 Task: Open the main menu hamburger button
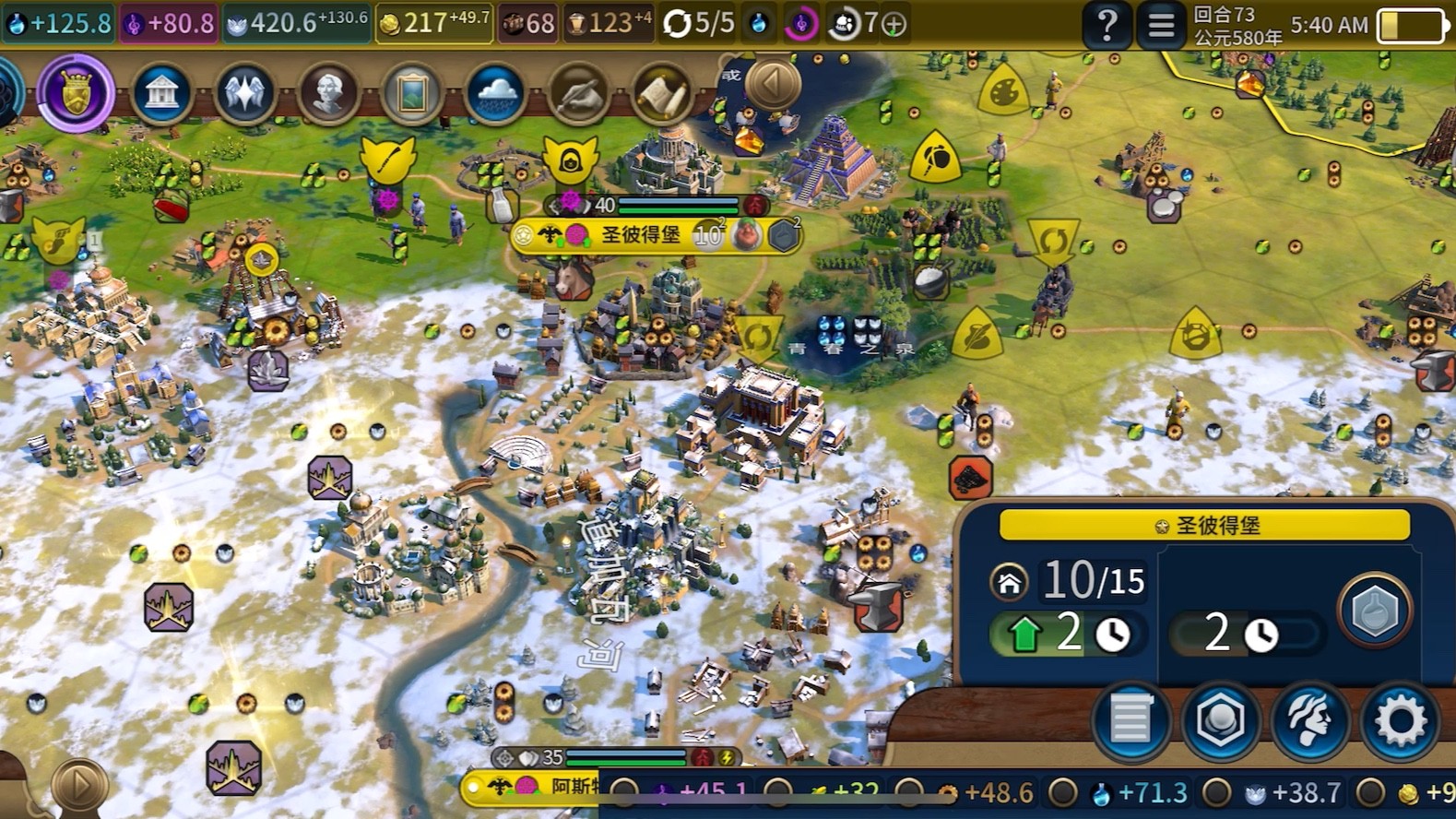tap(1161, 25)
